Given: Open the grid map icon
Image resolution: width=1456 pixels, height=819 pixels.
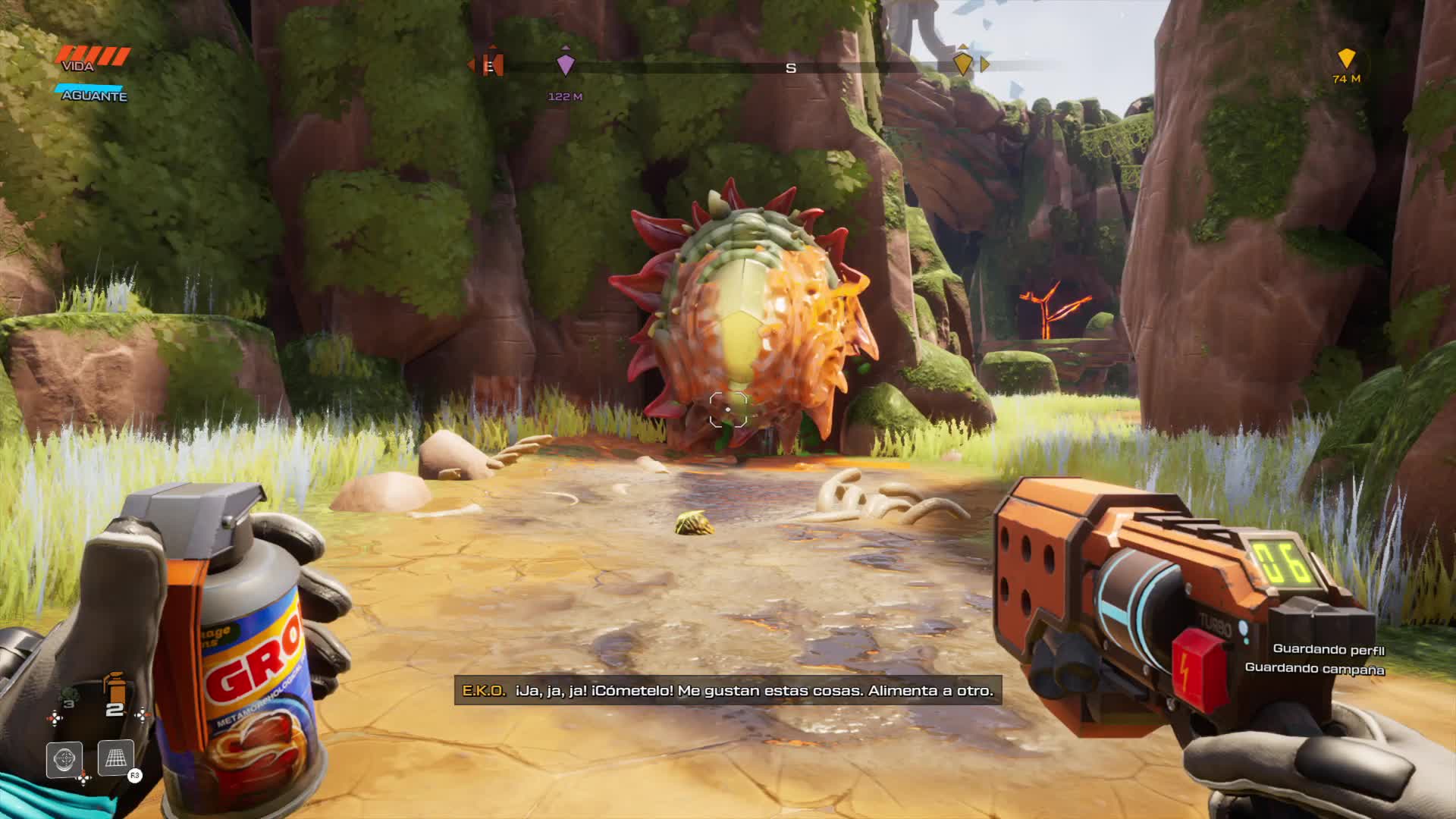Looking at the screenshot, I should pyautogui.click(x=115, y=758).
